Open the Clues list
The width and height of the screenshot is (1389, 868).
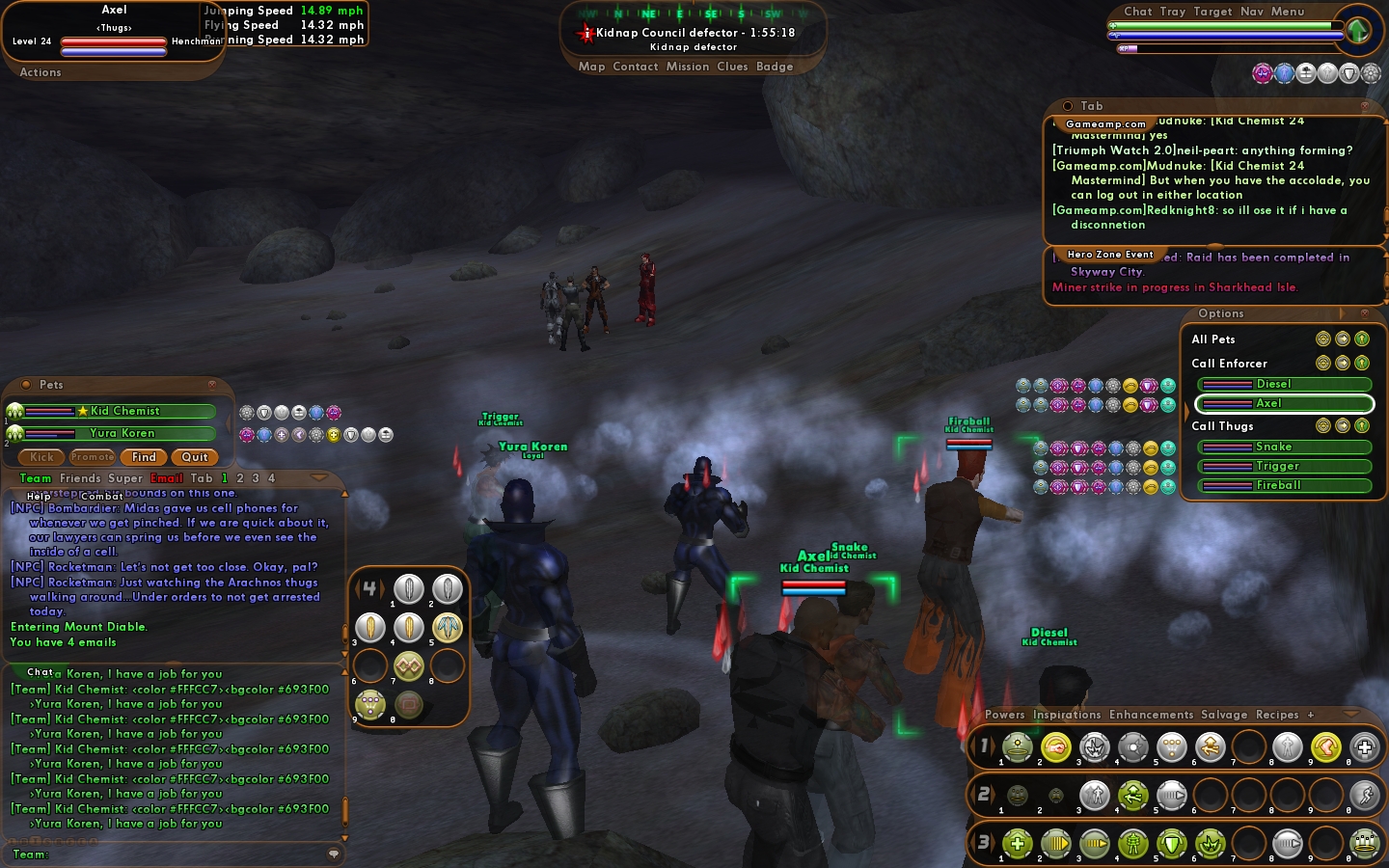pyautogui.click(x=732, y=67)
